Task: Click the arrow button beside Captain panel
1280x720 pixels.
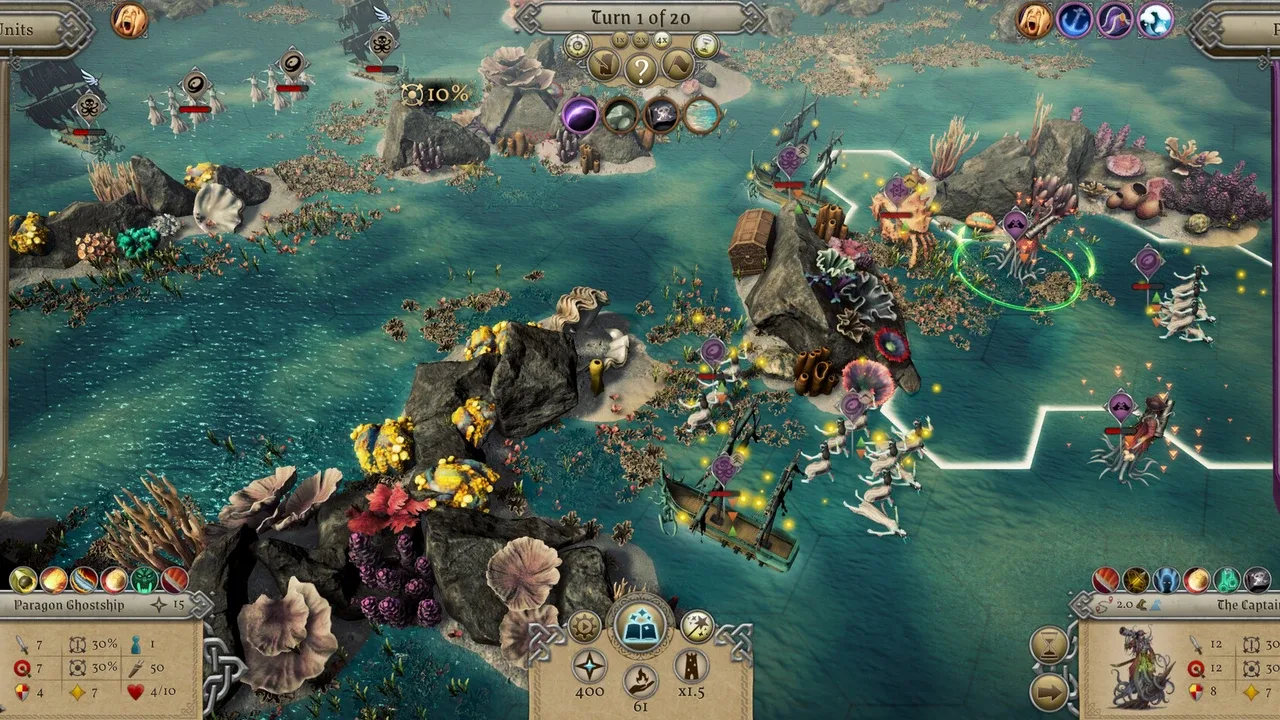Action: click(1049, 692)
